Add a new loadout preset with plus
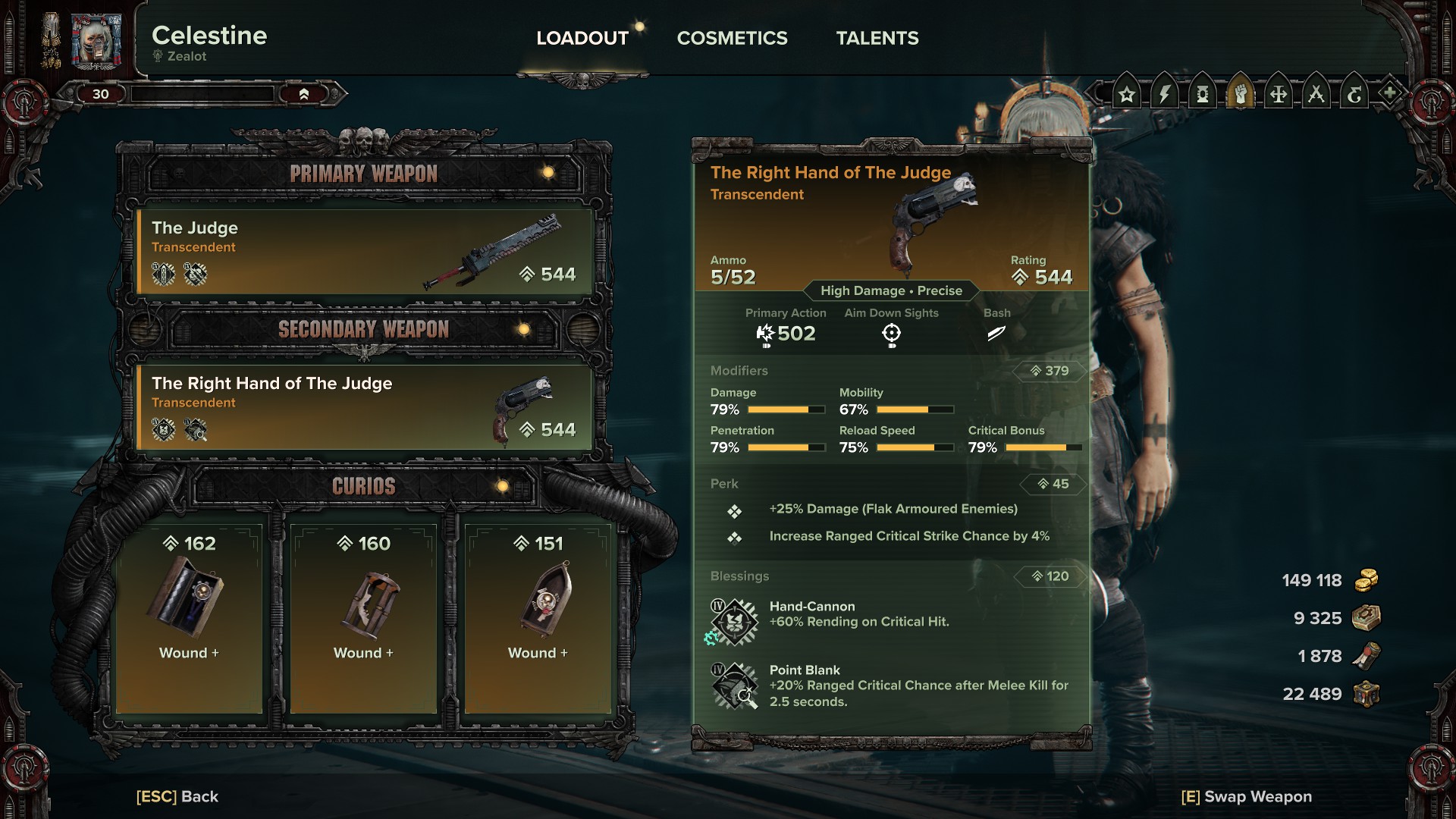 (1389, 94)
